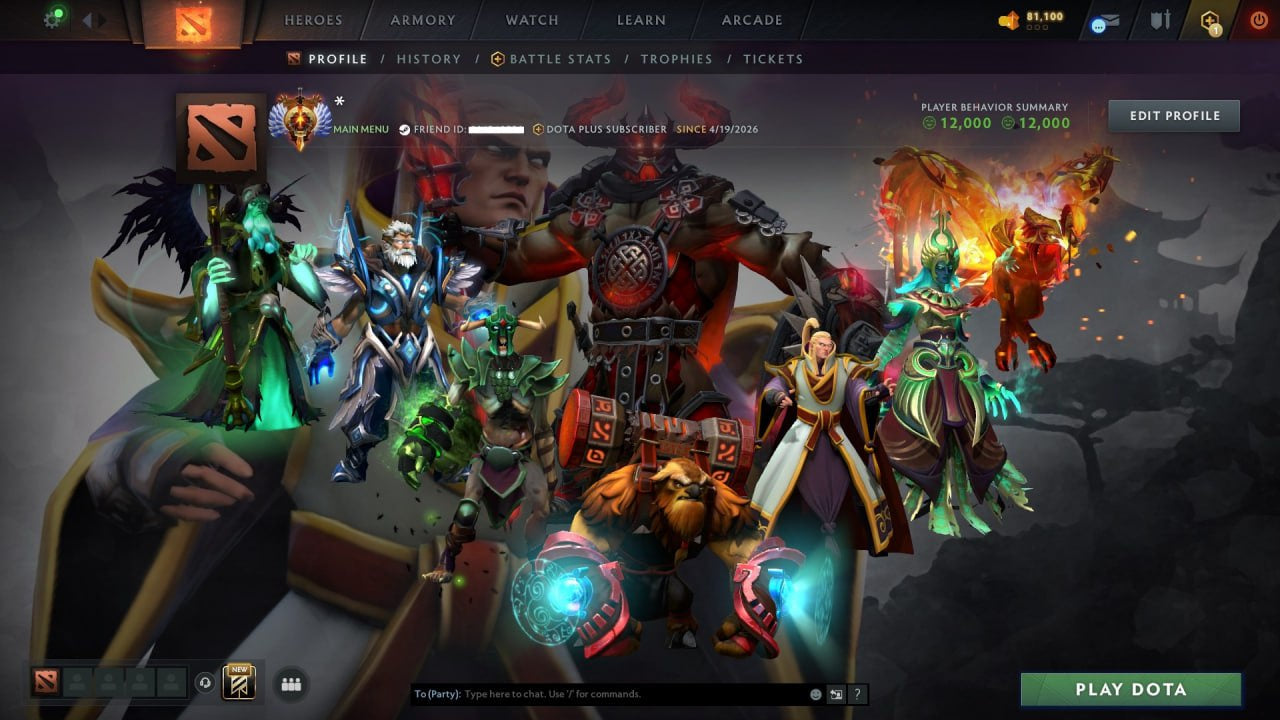1280x720 pixels.
Task: Switch to the HISTORY tab
Action: [x=428, y=58]
